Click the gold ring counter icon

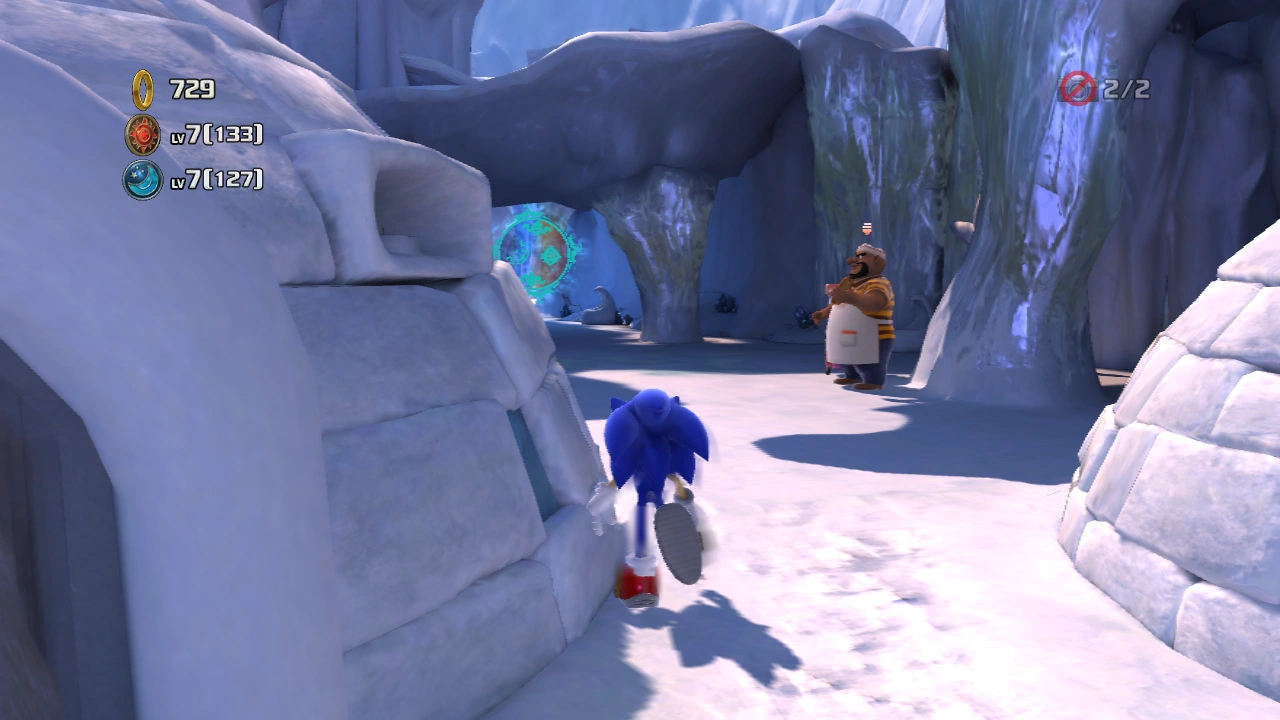(143, 89)
